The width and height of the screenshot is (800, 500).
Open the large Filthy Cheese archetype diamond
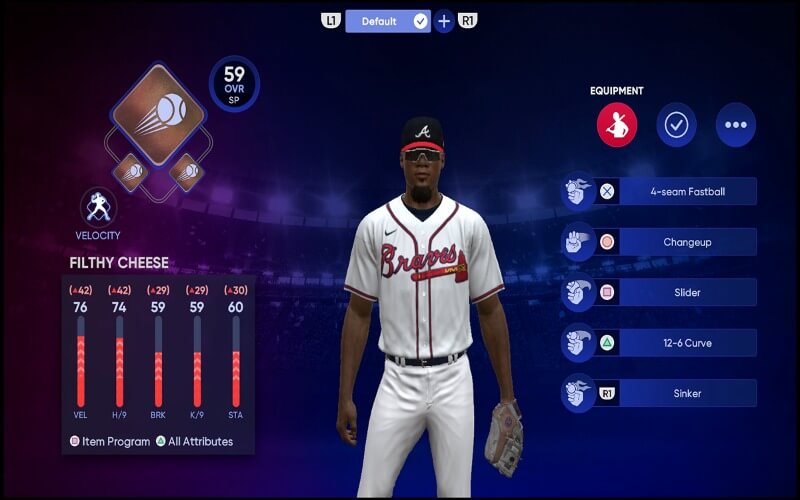click(159, 113)
